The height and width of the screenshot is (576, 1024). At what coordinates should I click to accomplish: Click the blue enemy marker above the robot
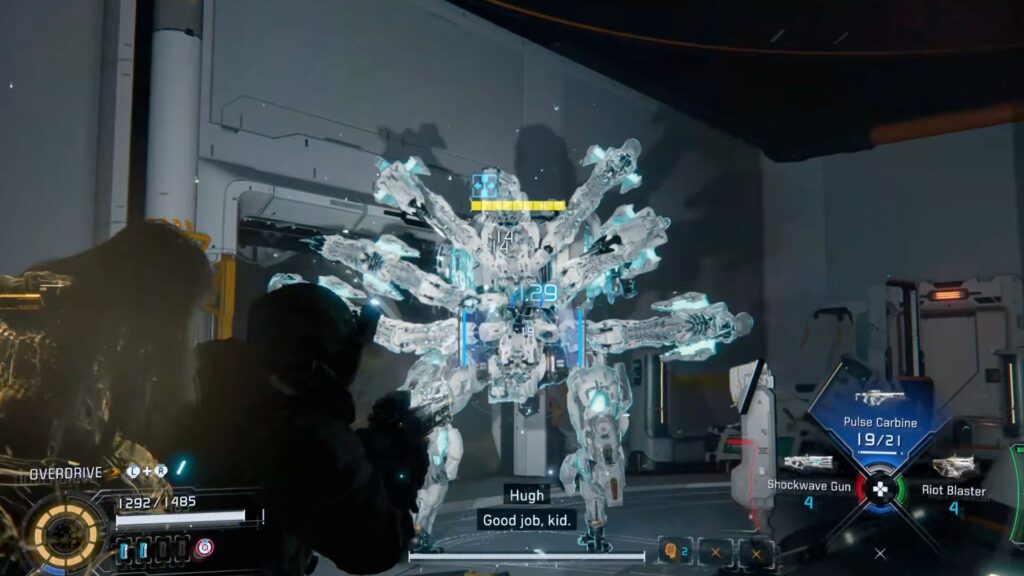click(x=485, y=185)
